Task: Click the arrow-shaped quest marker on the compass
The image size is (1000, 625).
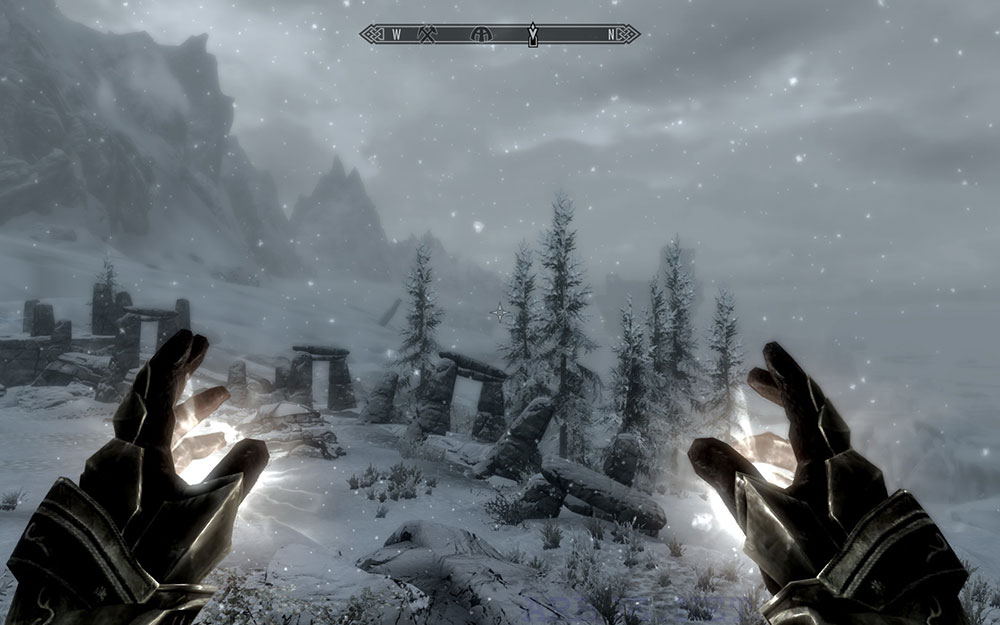Action: coord(534,35)
